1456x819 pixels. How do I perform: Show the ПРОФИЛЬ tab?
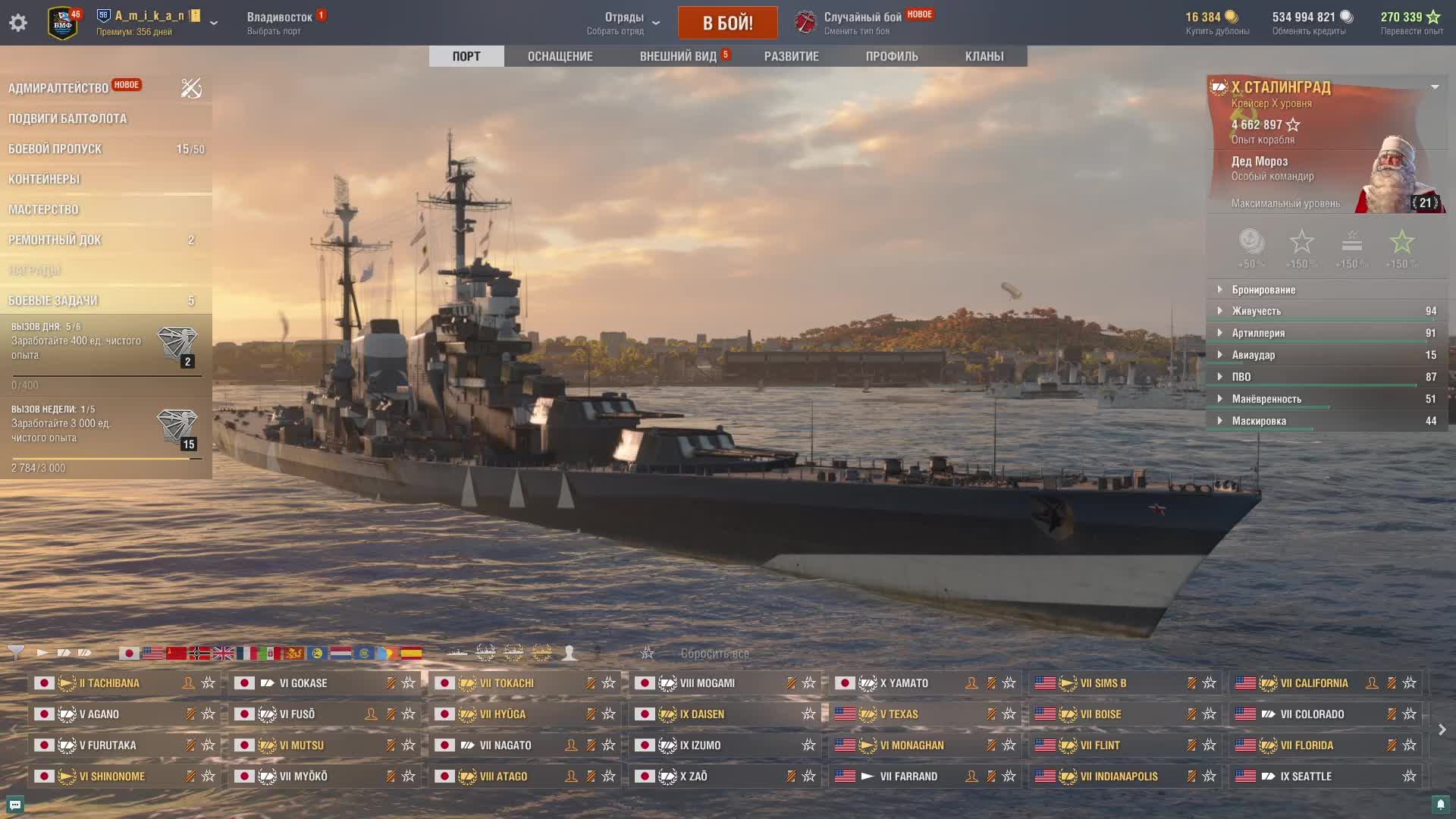point(892,56)
